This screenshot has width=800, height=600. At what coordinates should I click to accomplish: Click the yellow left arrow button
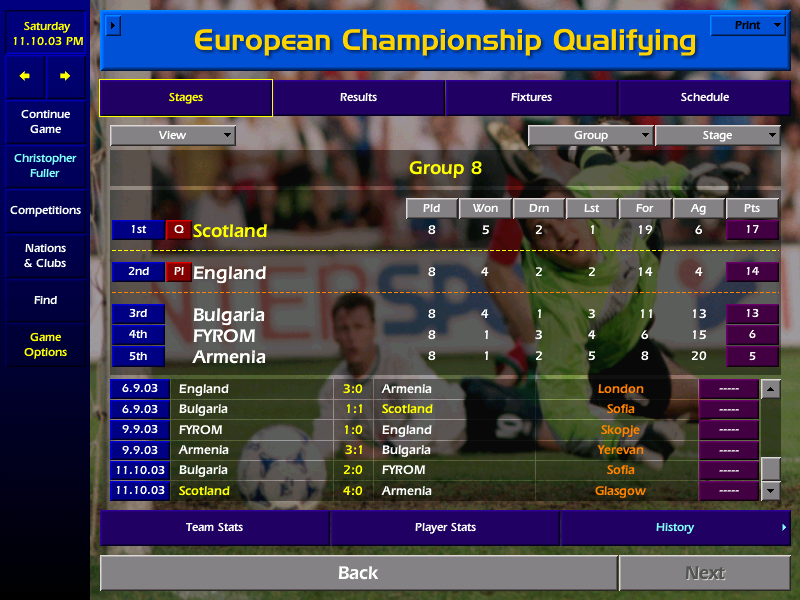coord(25,76)
